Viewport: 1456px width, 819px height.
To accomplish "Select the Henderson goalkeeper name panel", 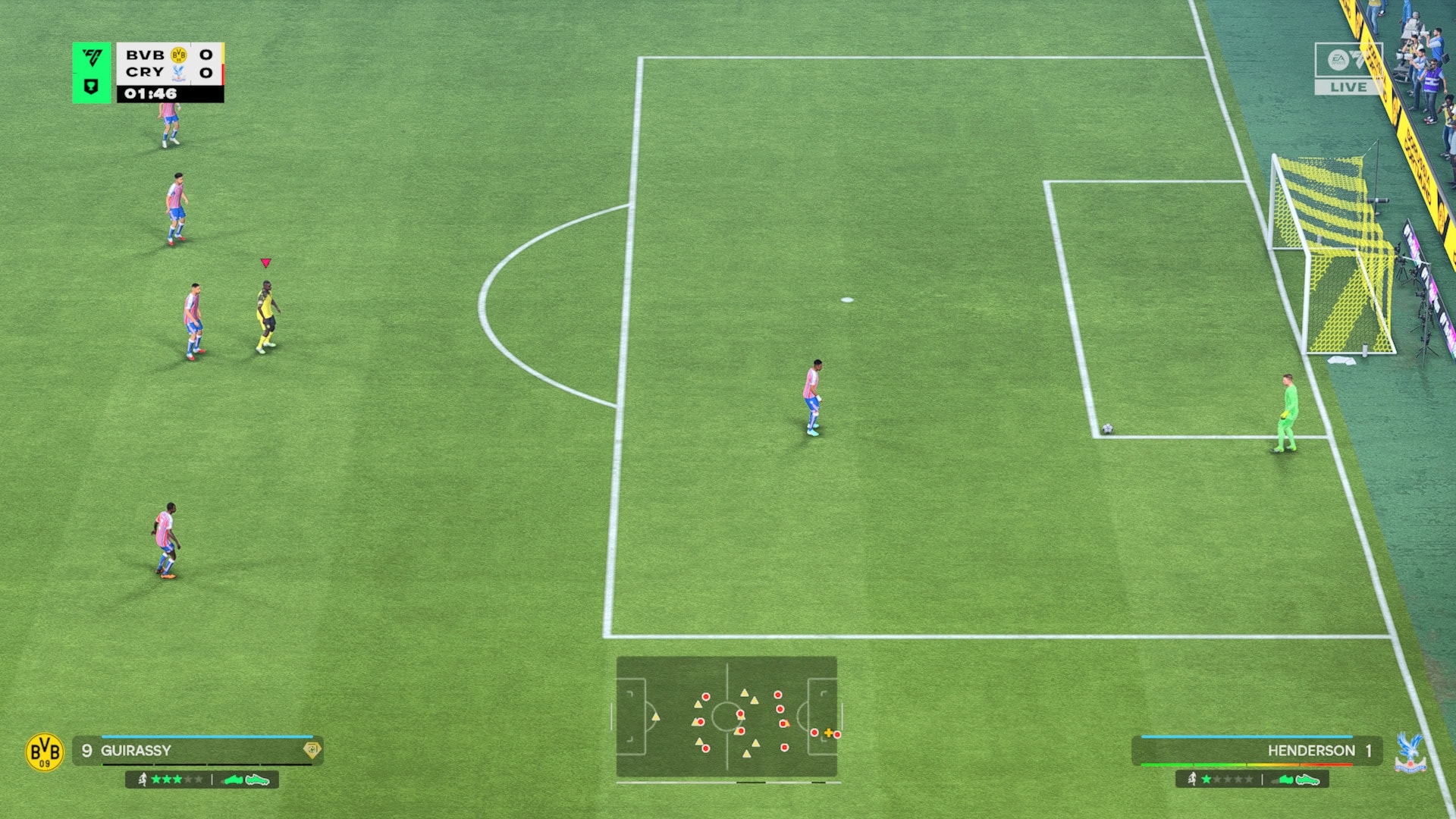I will click(1256, 751).
